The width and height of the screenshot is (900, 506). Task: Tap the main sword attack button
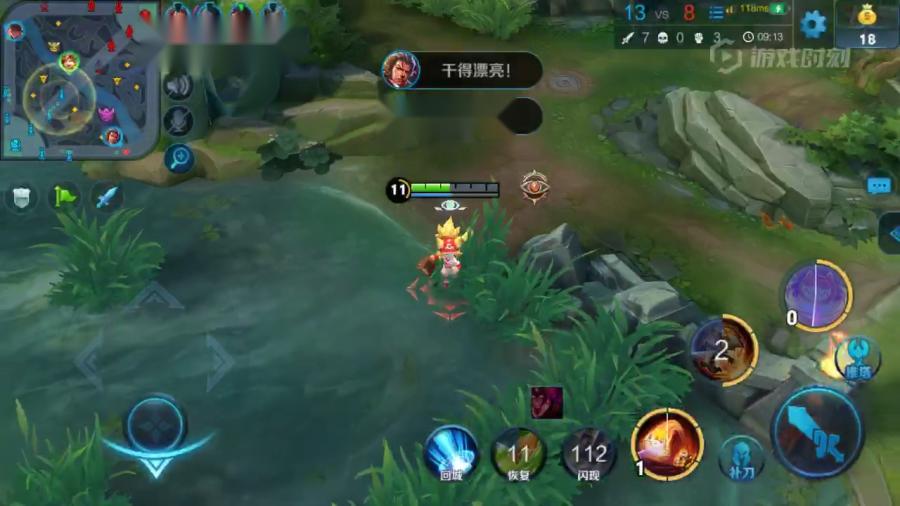817,433
